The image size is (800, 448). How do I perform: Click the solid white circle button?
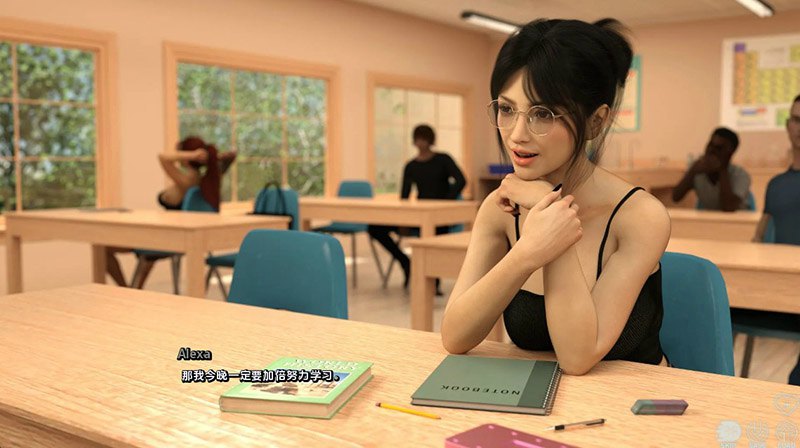(729, 432)
